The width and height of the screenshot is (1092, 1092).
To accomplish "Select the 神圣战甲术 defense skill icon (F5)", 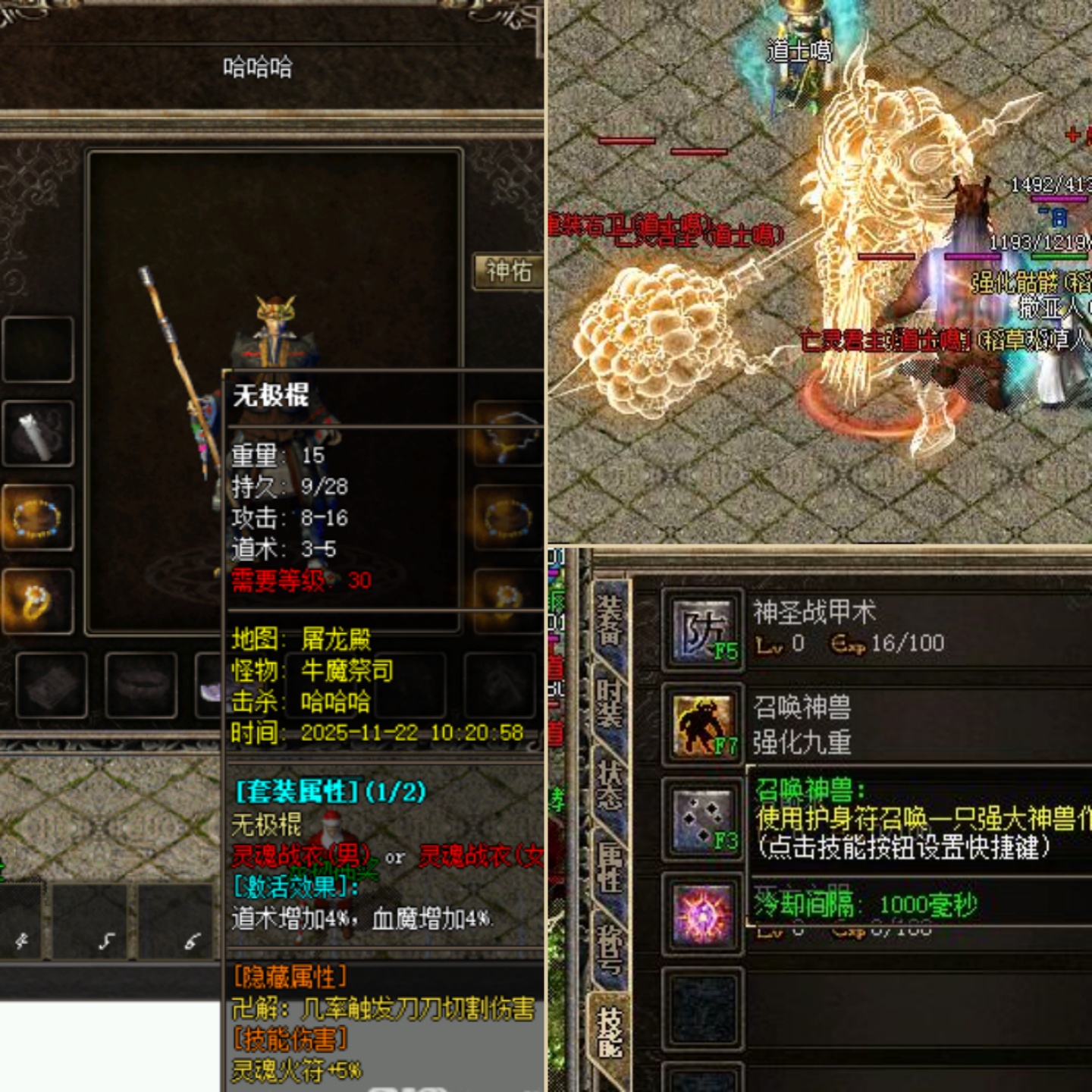I will [x=705, y=629].
